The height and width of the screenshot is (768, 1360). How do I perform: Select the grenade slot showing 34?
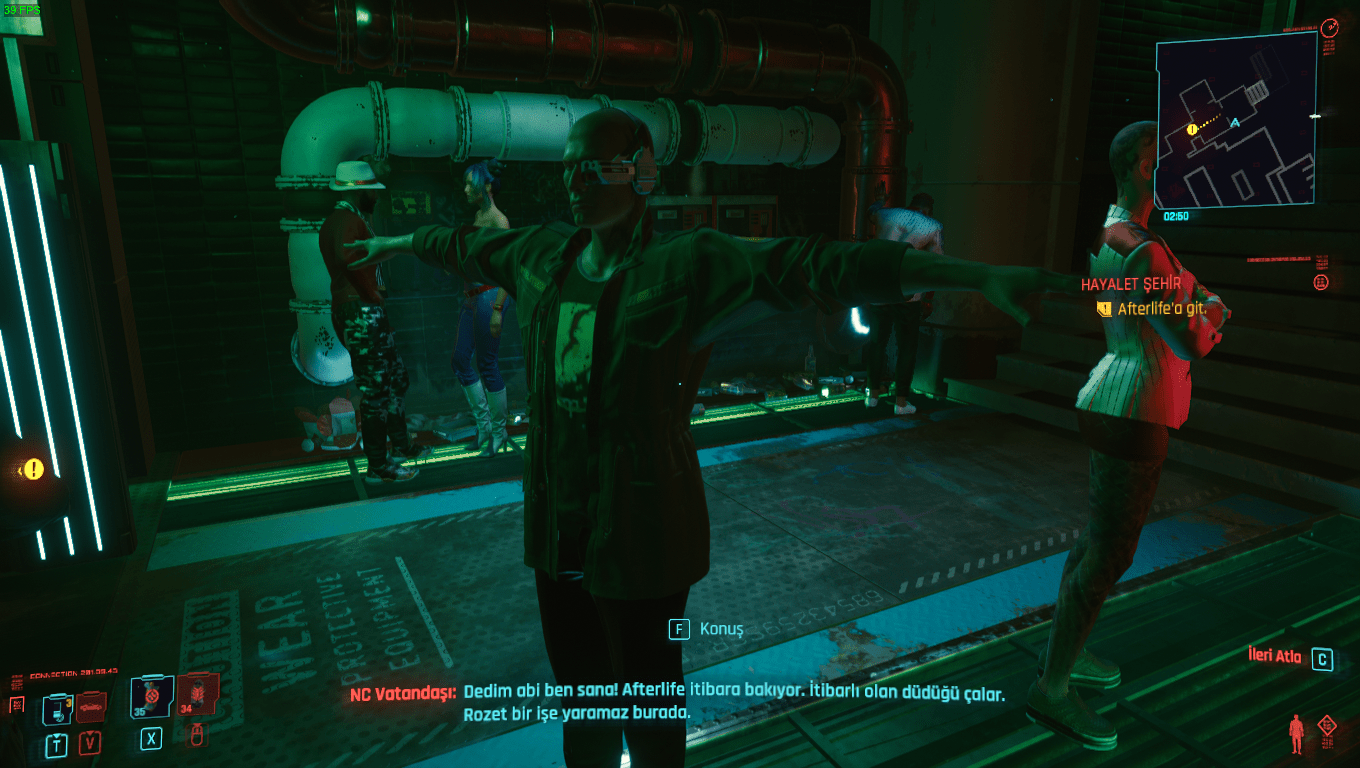(x=197, y=695)
